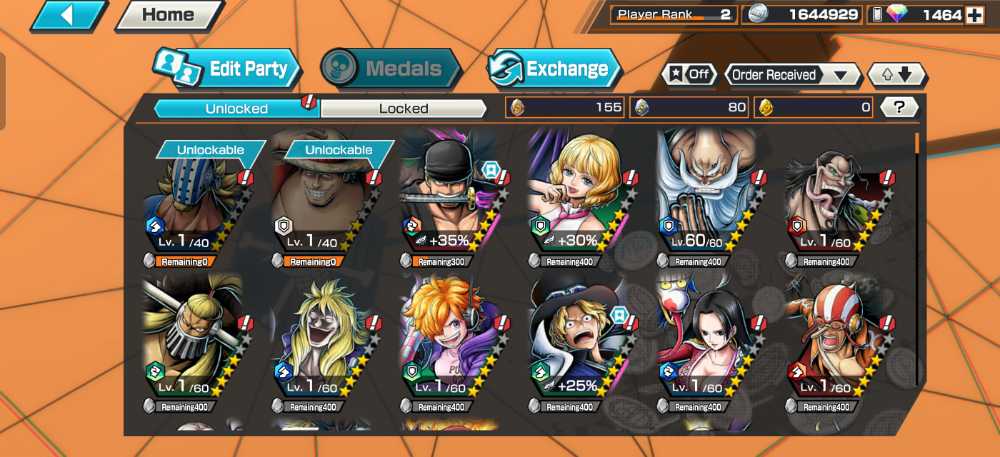Open the Order Received sort dropdown

(x=793, y=75)
